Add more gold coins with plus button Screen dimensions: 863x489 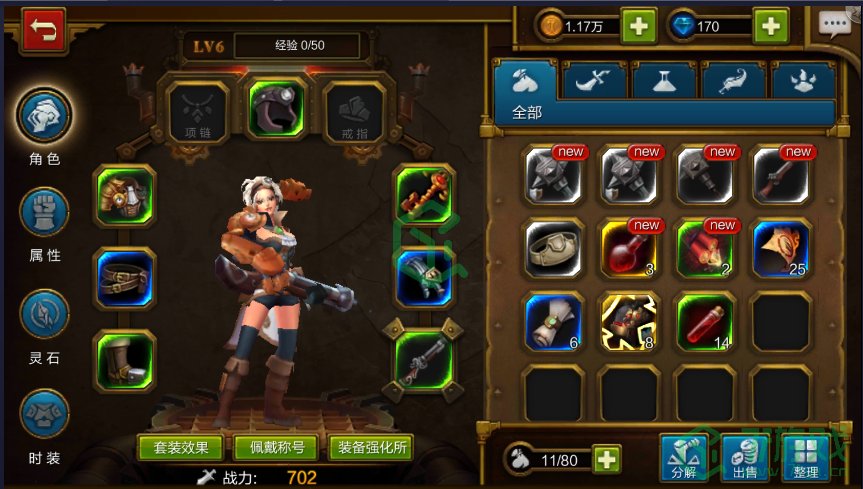coord(639,26)
